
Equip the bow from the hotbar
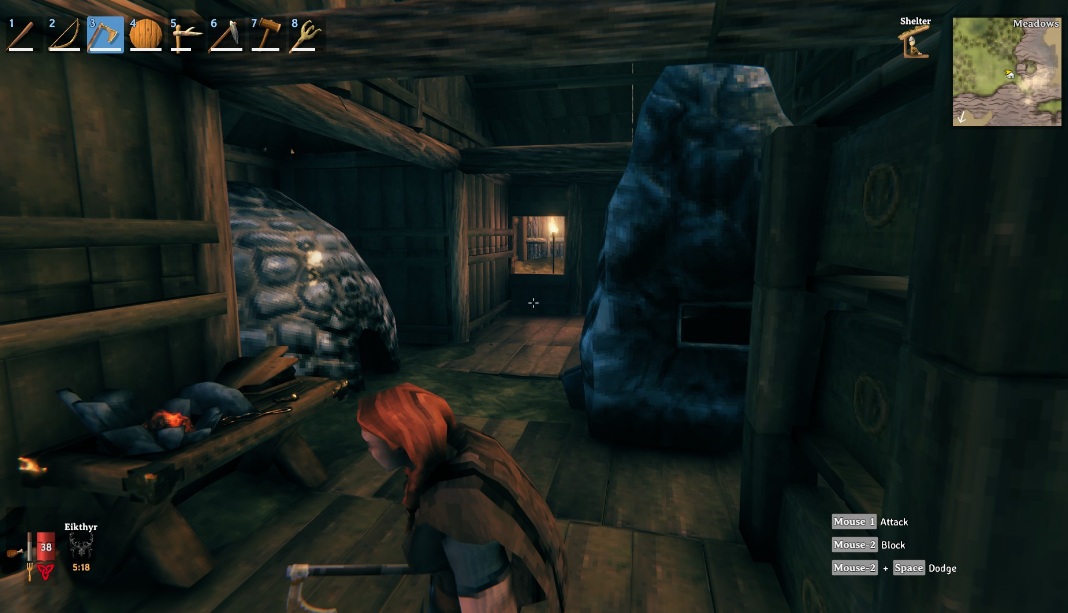(64, 35)
